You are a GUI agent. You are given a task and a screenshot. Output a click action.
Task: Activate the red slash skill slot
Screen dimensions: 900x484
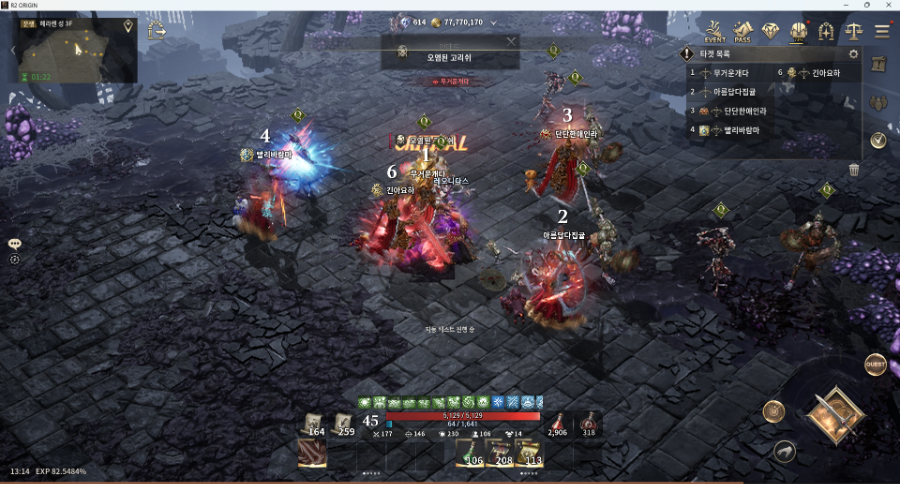point(312,452)
